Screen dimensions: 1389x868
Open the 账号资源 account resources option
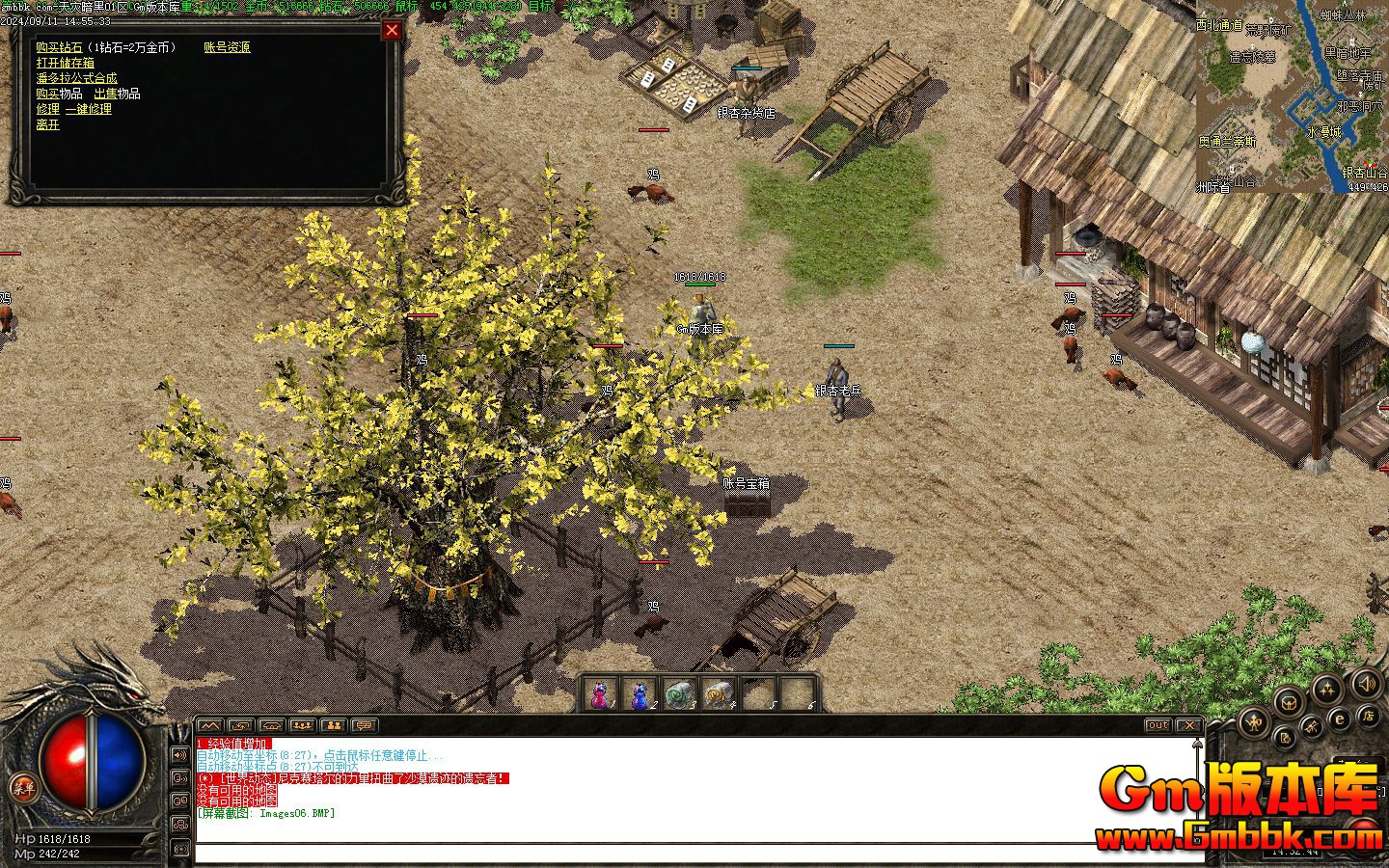coord(227,47)
